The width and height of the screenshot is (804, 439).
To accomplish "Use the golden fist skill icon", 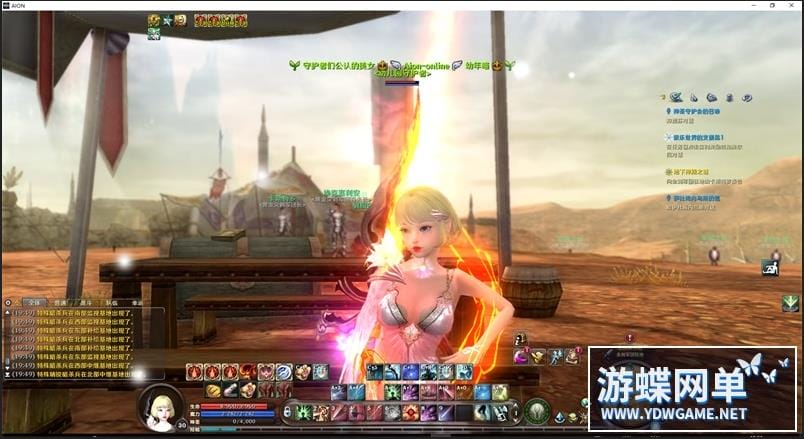I will (x=214, y=390).
